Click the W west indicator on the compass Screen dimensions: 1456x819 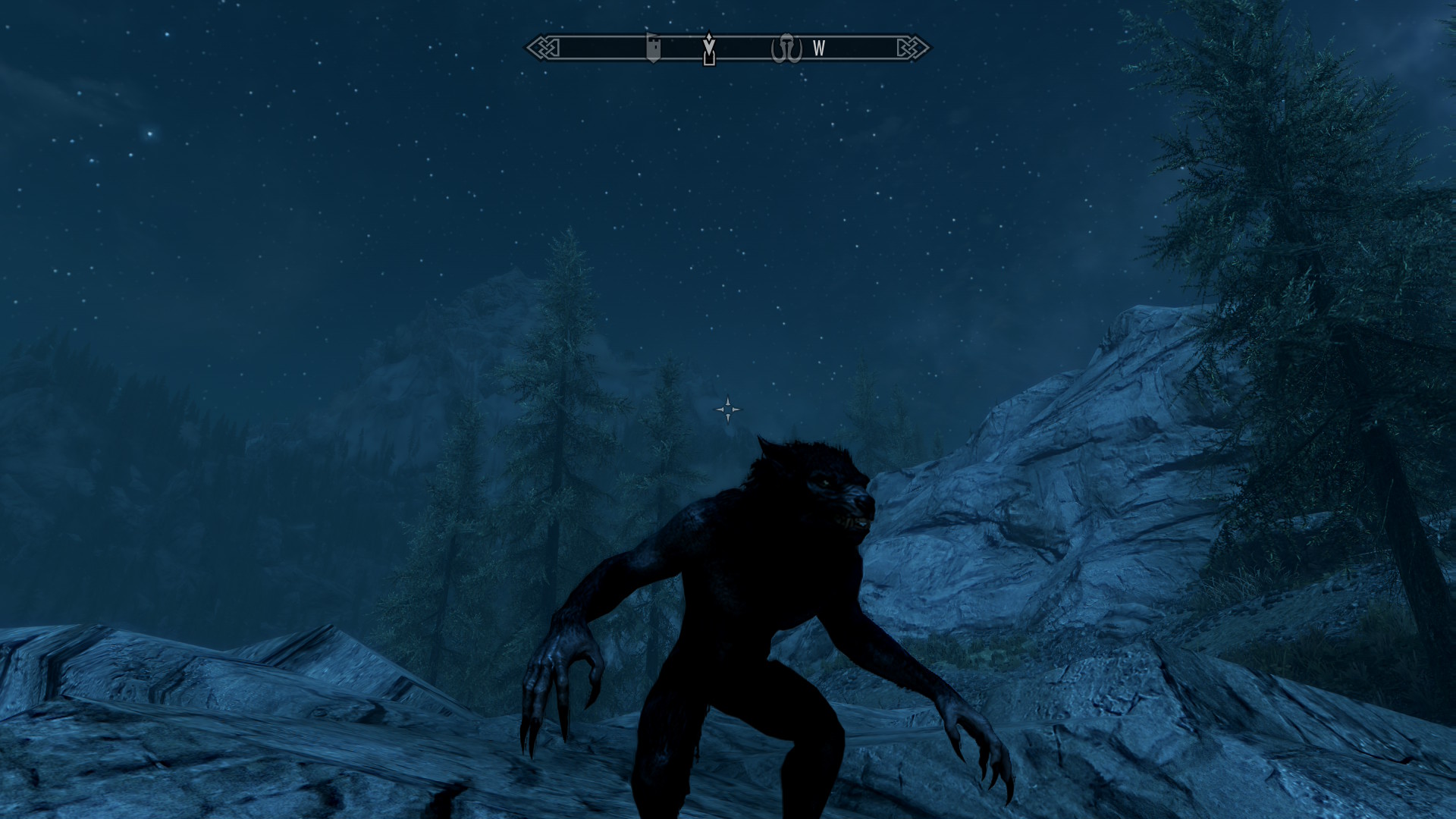point(818,49)
